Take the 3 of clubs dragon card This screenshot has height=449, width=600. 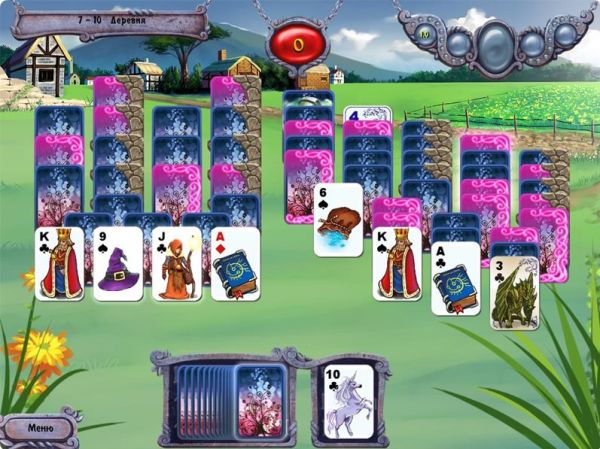pos(514,293)
